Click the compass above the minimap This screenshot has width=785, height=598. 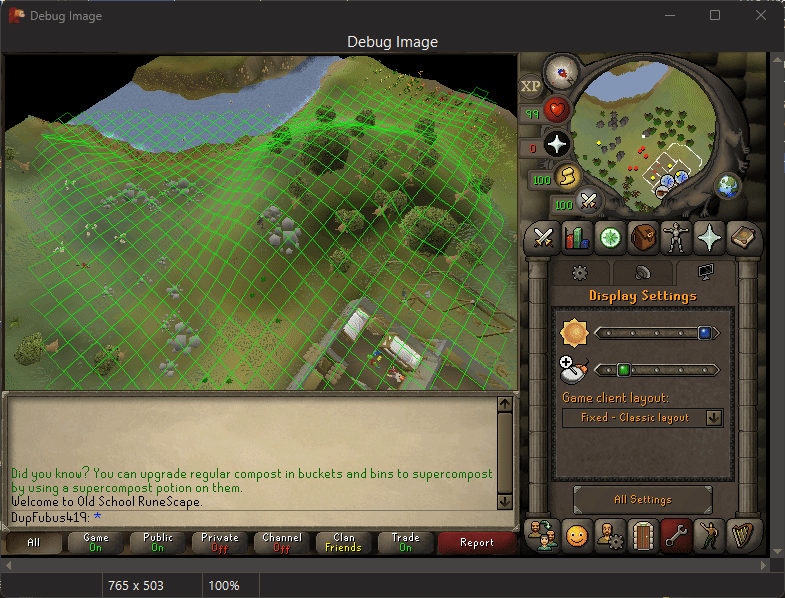tap(562, 71)
